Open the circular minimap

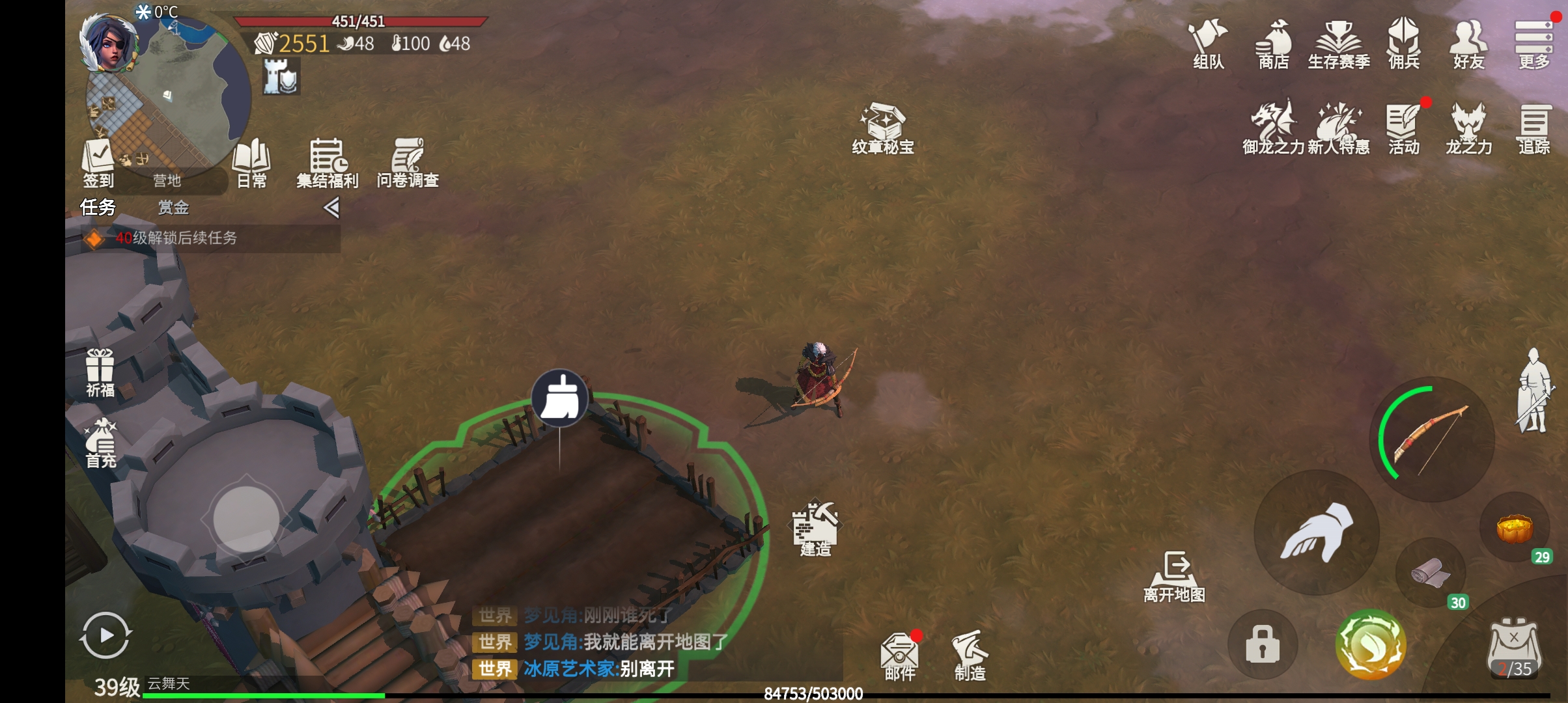coord(176,91)
